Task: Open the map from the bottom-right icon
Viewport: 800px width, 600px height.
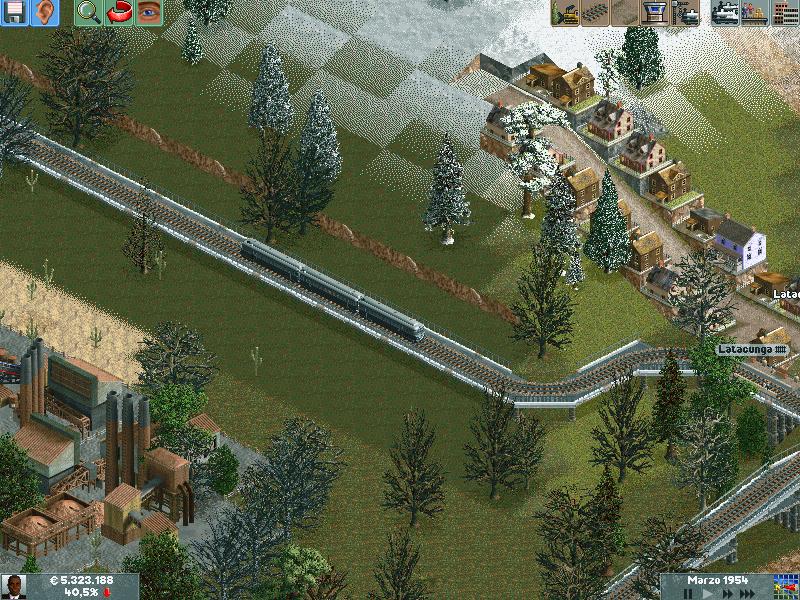Action: (x=786, y=587)
